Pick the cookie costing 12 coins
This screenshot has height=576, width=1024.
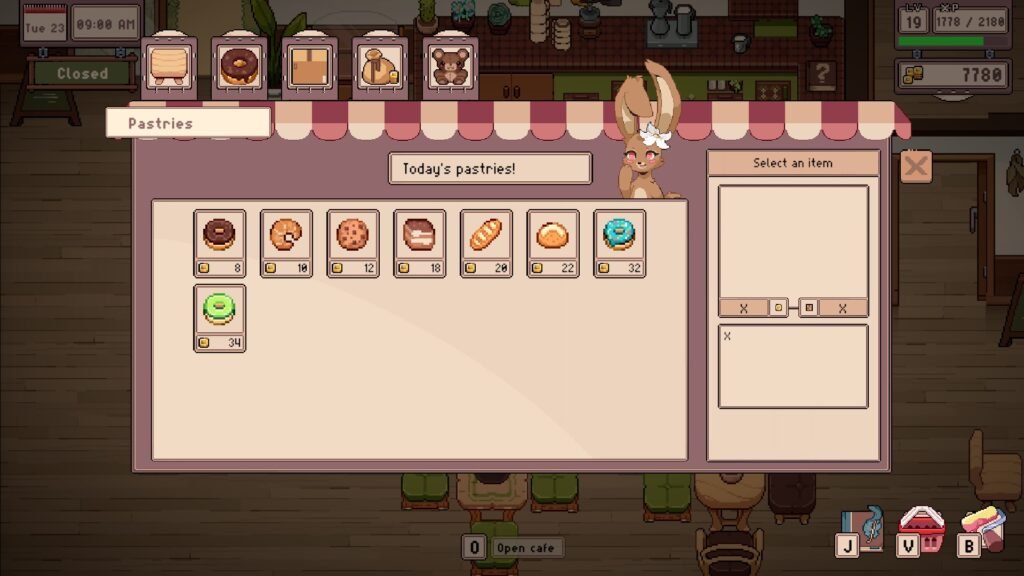click(353, 236)
